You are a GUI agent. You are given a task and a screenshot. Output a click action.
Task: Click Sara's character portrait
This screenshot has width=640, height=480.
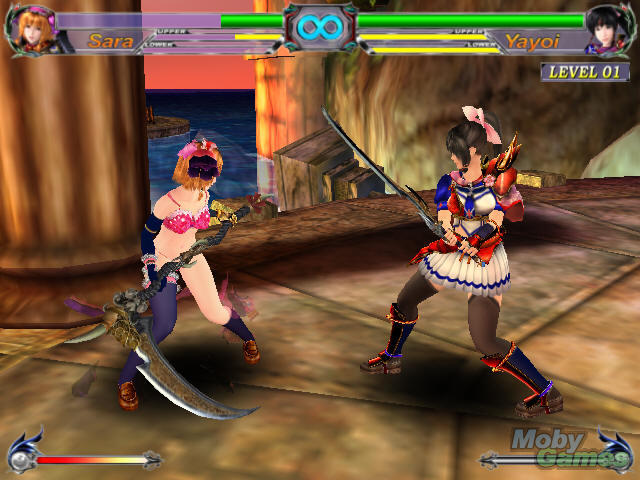[35, 30]
